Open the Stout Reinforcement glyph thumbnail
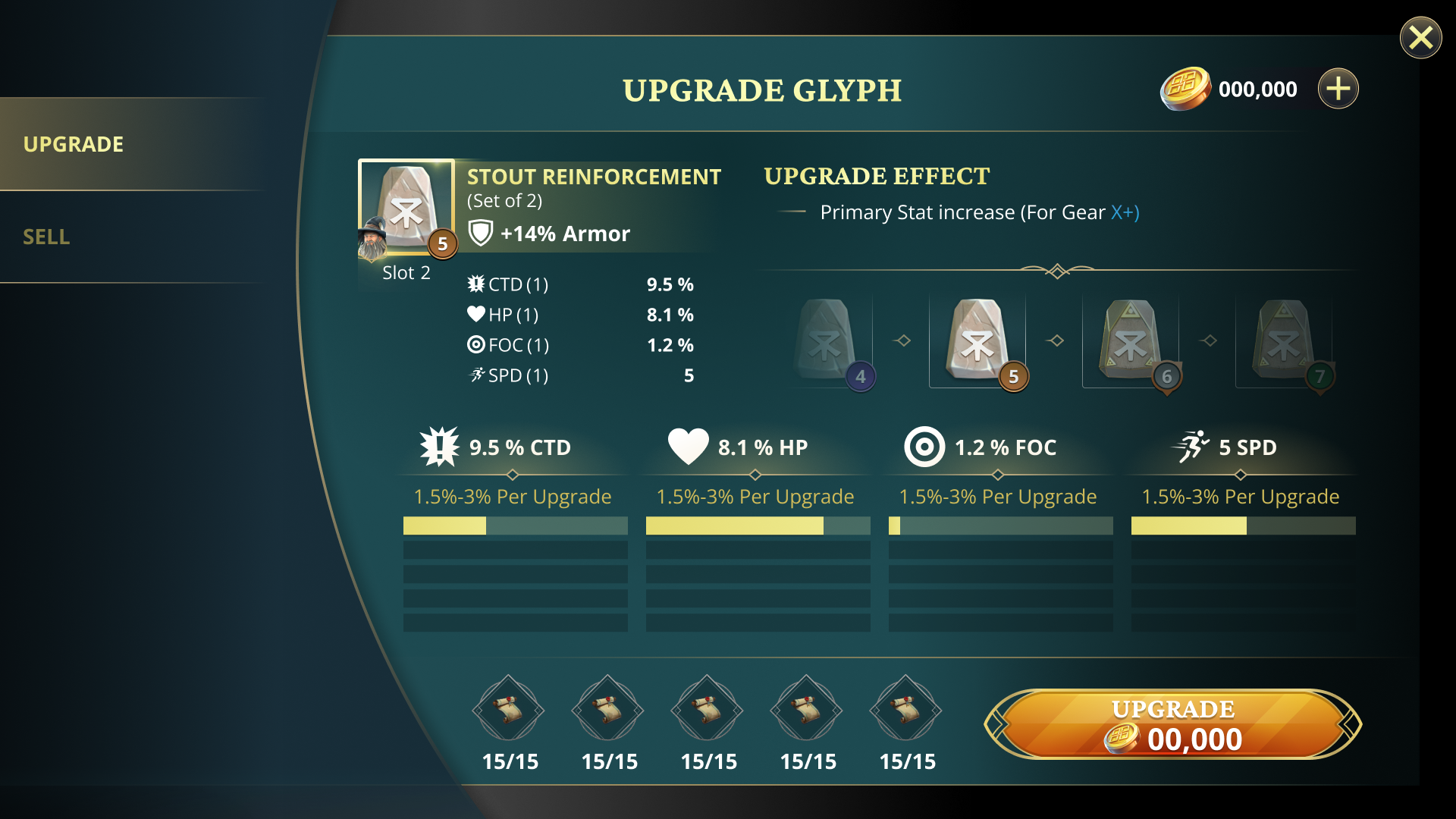The image size is (1456, 819). [x=406, y=205]
